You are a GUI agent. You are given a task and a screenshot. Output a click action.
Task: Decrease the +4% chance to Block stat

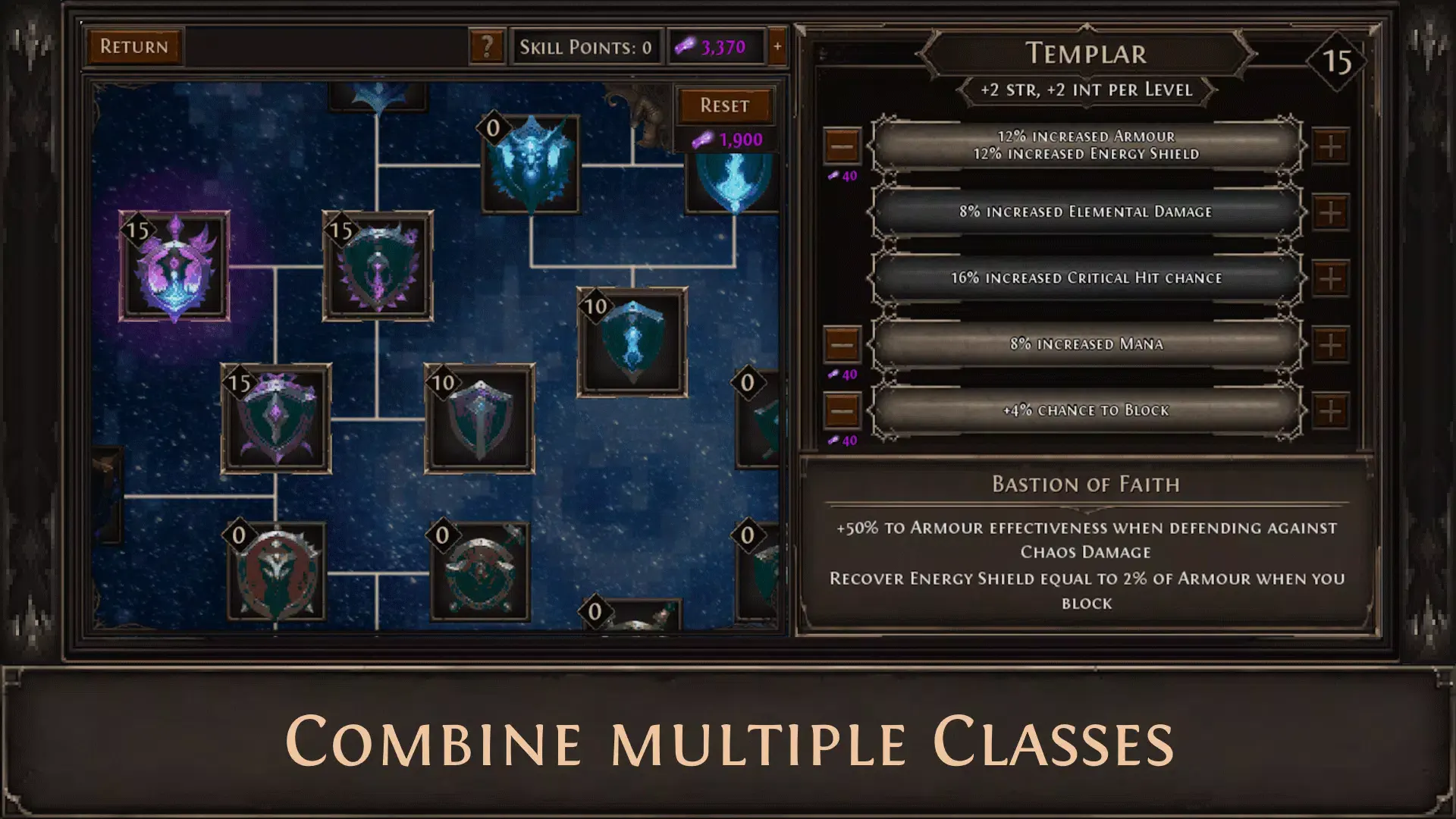842,409
